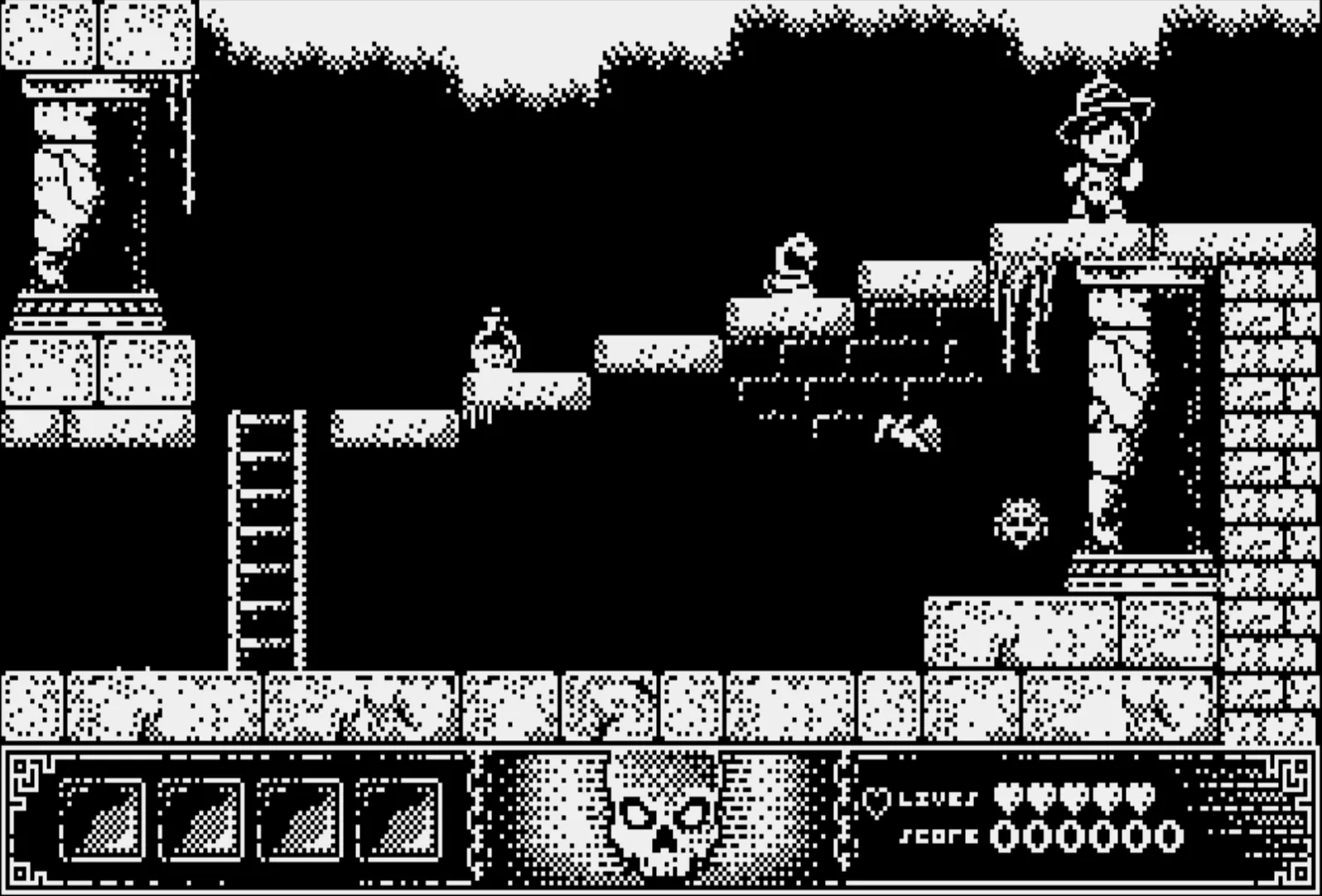Image resolution: width=1322 pixels, height=896 pixels.
Task: Click the third inventory slot frame
Action: pos(300,820)
